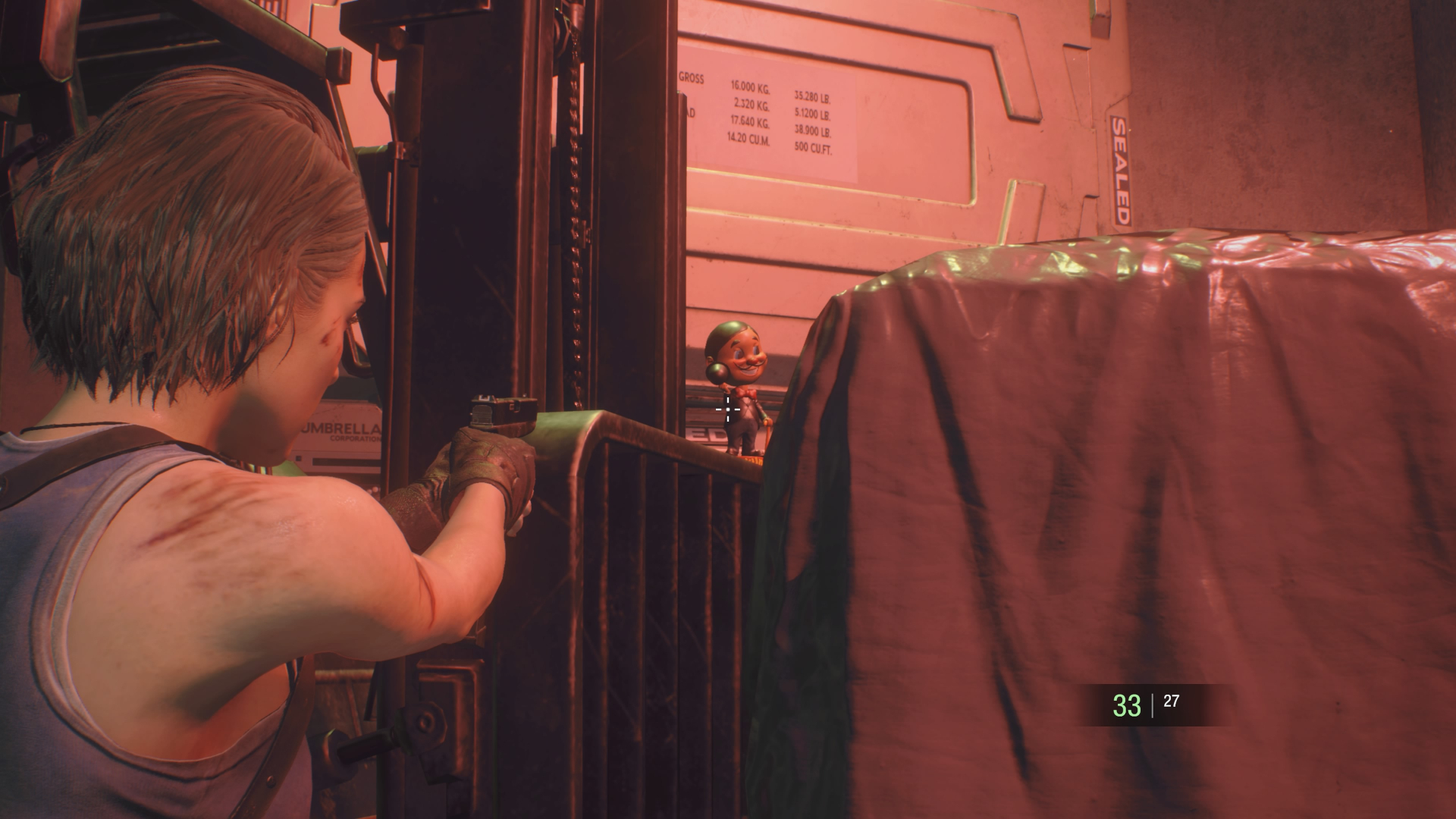Image resolution: width=1456 pixels, height=819 pixels.
Task: Click the crosshair reticle in the center
Action: coord(727,409)
